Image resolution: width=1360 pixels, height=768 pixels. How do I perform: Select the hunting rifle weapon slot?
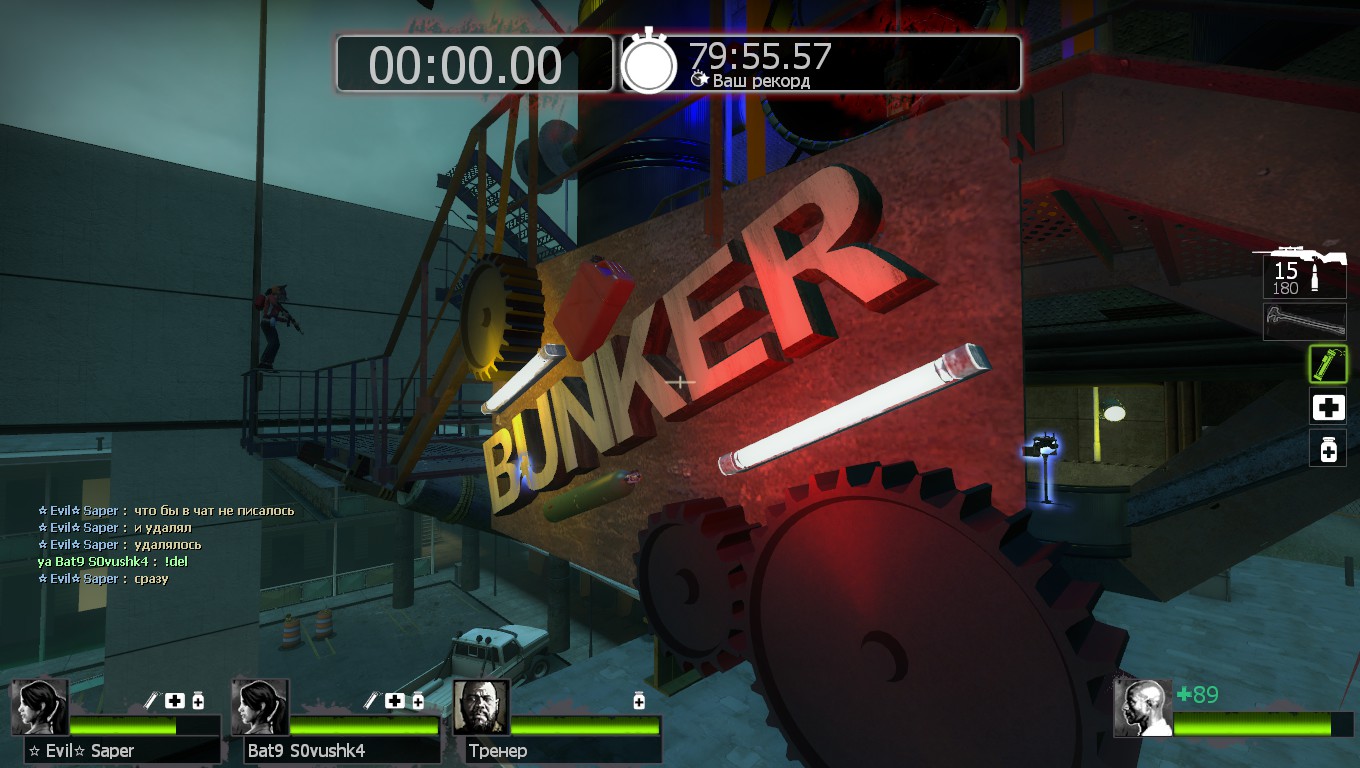click(x=1304, y=268)
